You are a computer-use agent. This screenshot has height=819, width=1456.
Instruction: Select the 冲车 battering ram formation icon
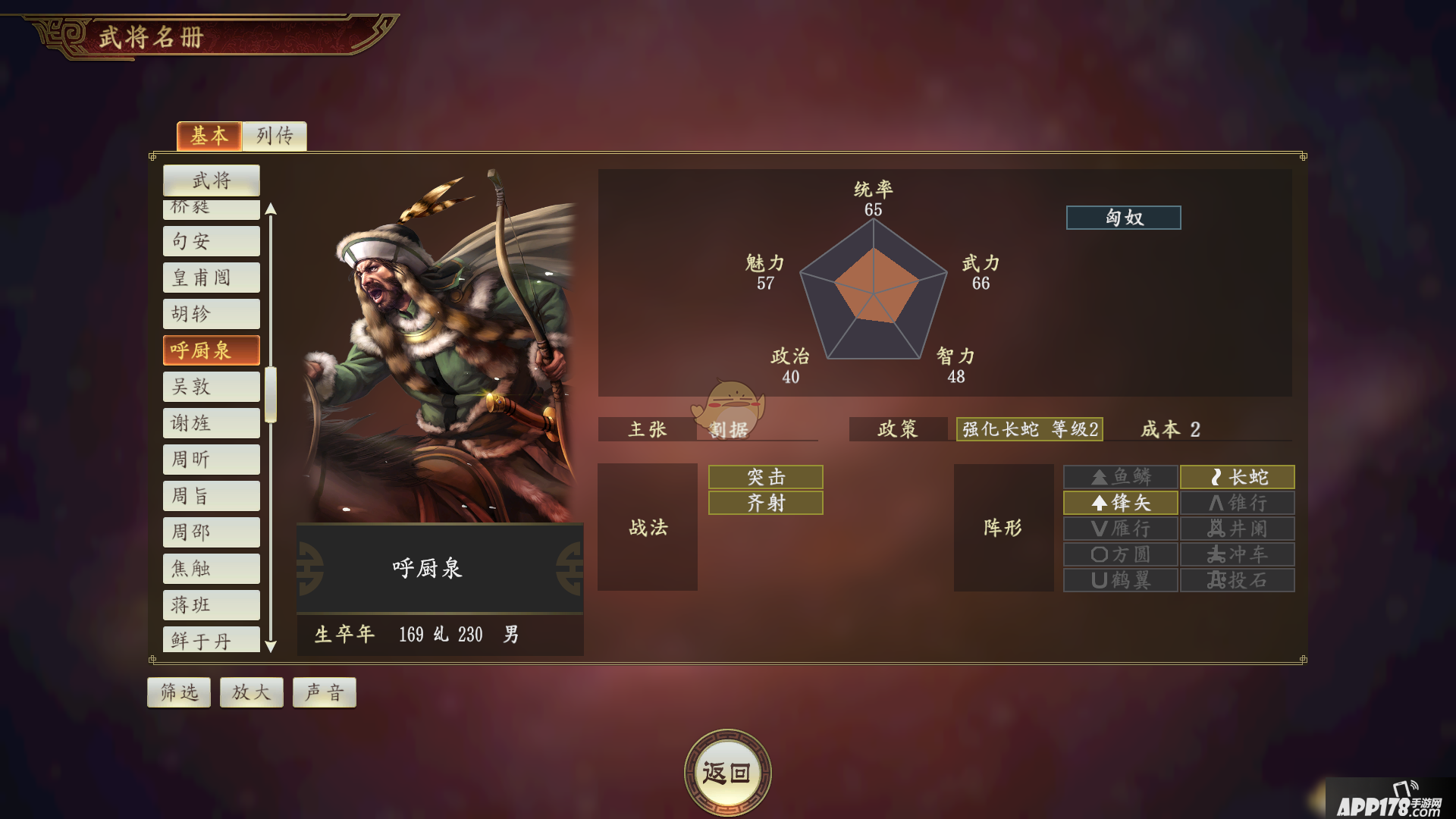(1238, 554)
